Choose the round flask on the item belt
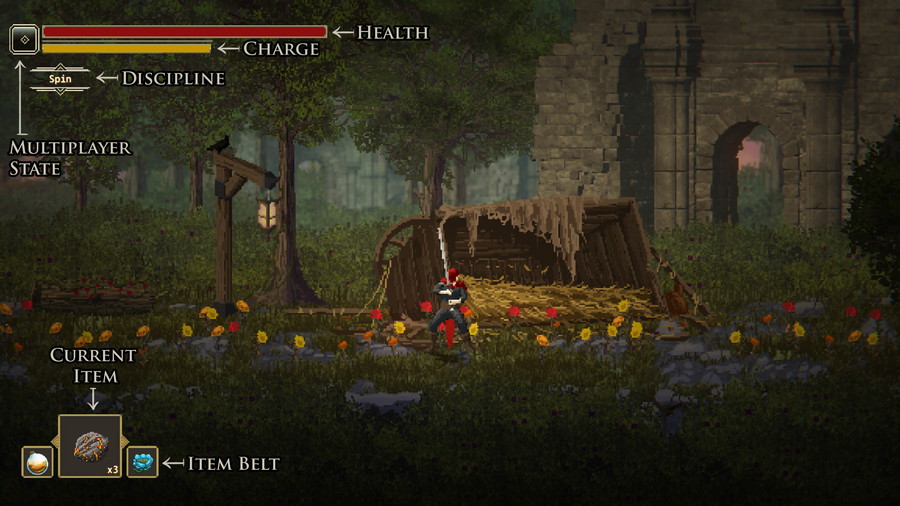 (37, 462)
